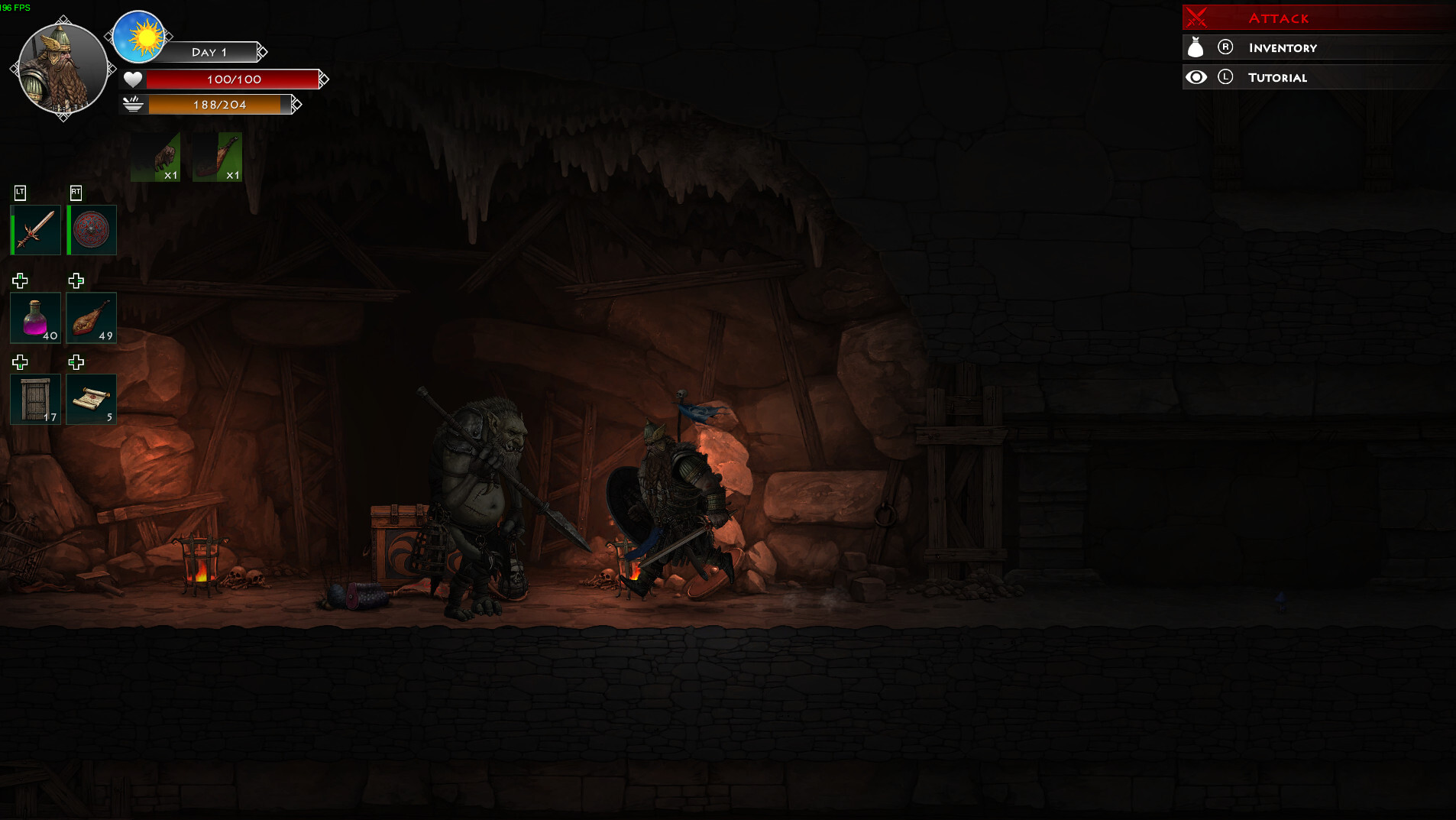Click the plus toggle above the potion slot
1456x820 pixels.
(21, 280)
